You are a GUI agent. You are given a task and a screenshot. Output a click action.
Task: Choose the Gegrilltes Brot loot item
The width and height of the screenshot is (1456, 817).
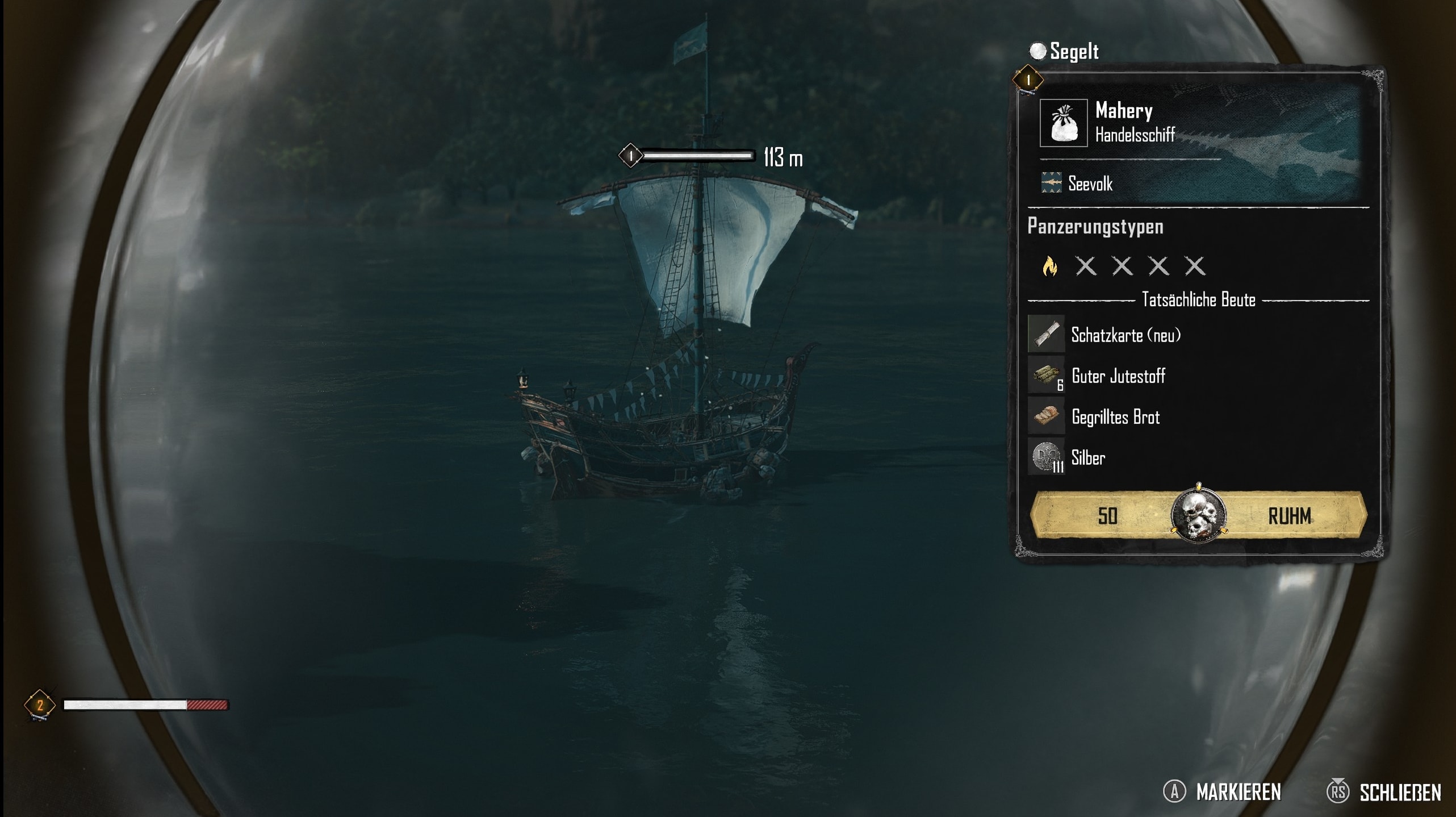coord(1115,417)
